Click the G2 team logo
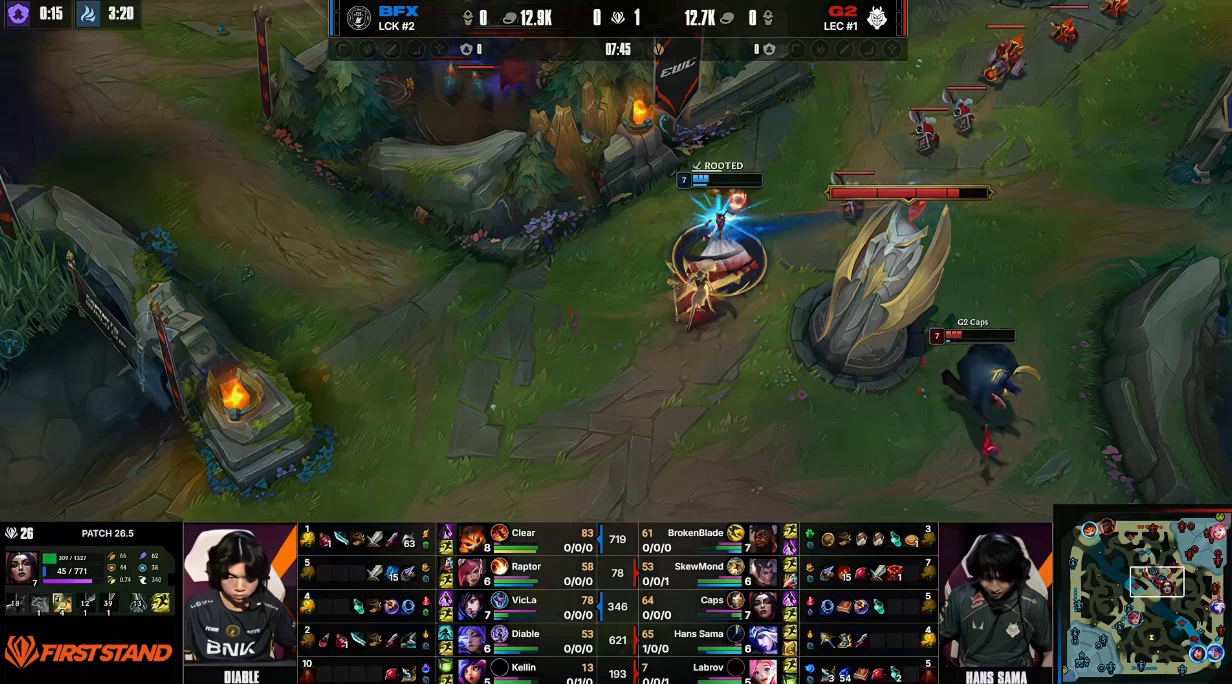 tap(877, 18)
